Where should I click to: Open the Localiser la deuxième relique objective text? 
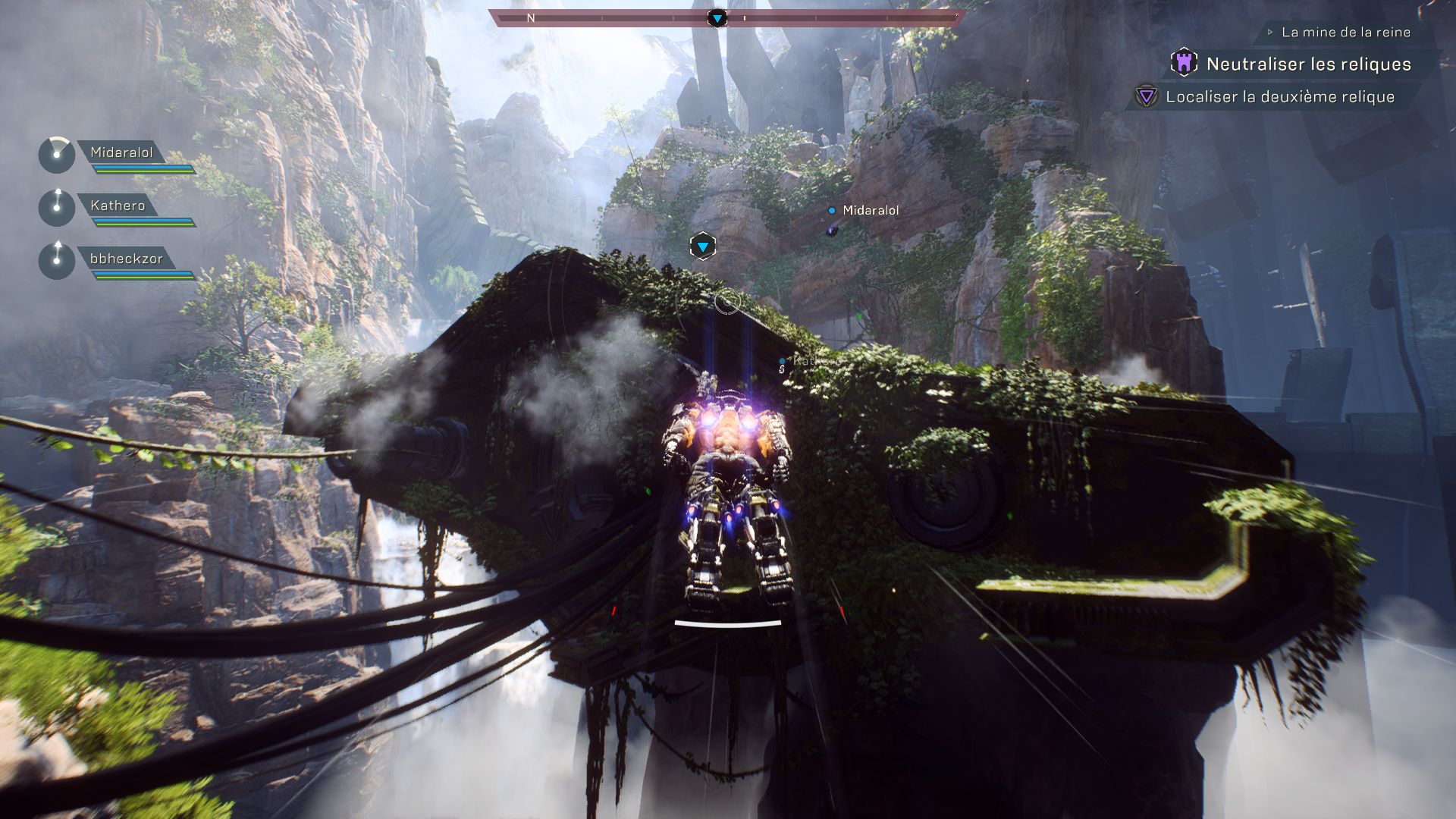[x=1280, y=97]
